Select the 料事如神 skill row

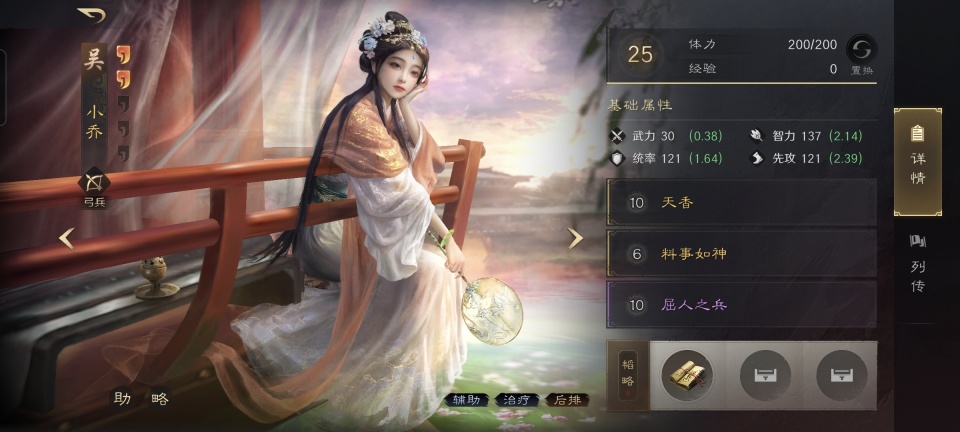pyautogui.click(x=742, y=254)
